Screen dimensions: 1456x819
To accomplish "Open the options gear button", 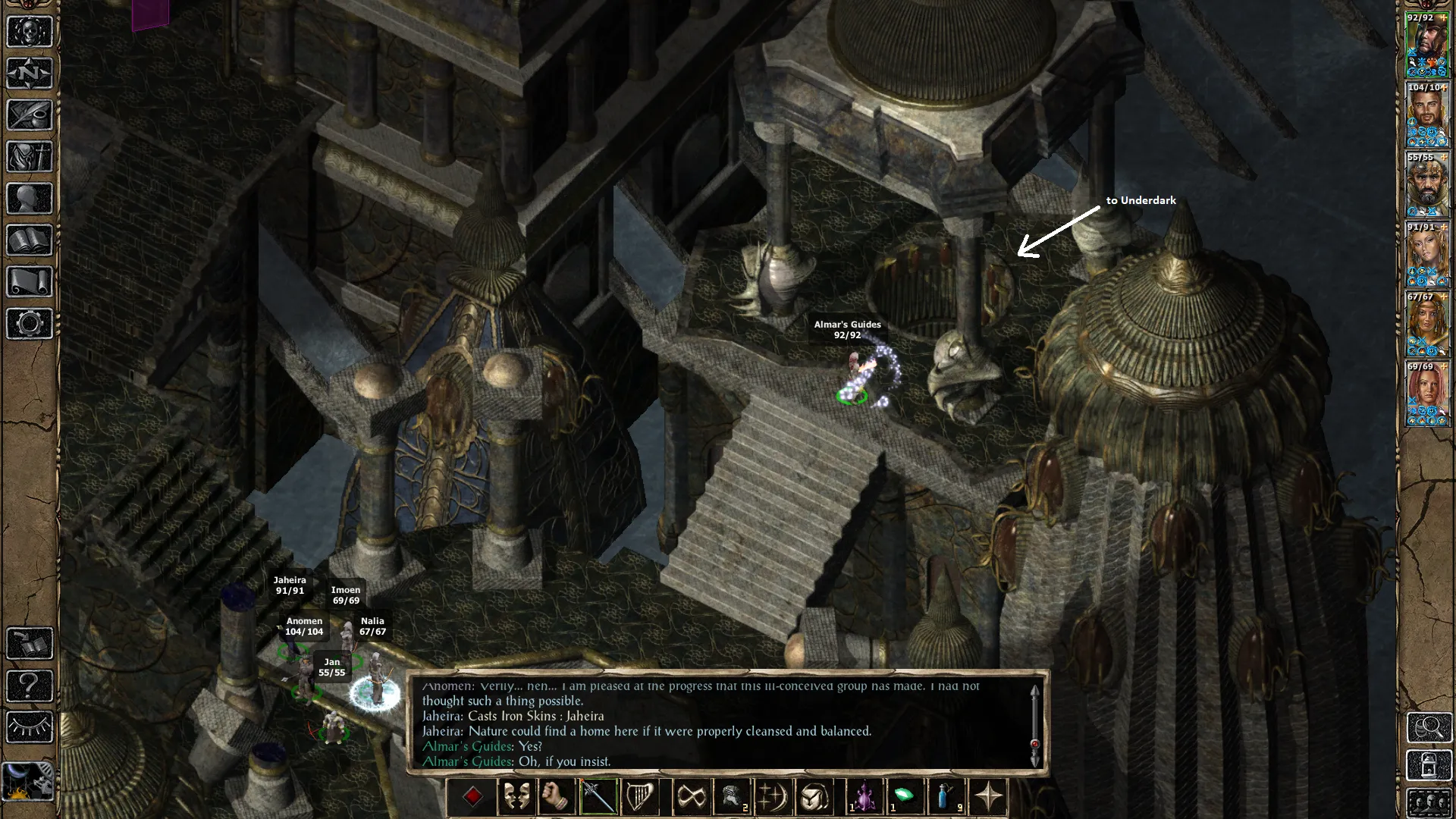I will pyautogui.click(x=30, y=324).
